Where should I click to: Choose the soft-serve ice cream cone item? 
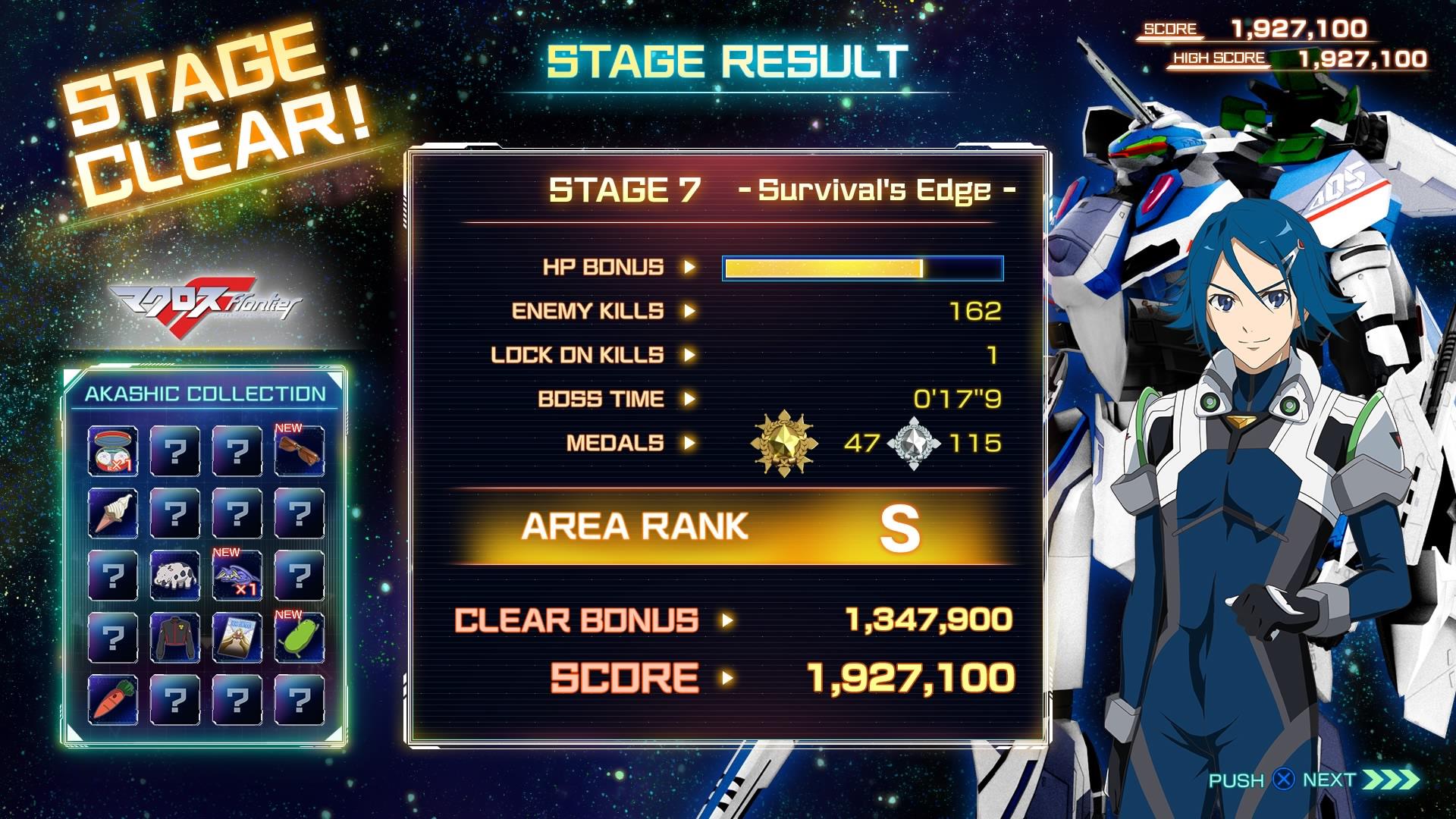click(112, 513)
